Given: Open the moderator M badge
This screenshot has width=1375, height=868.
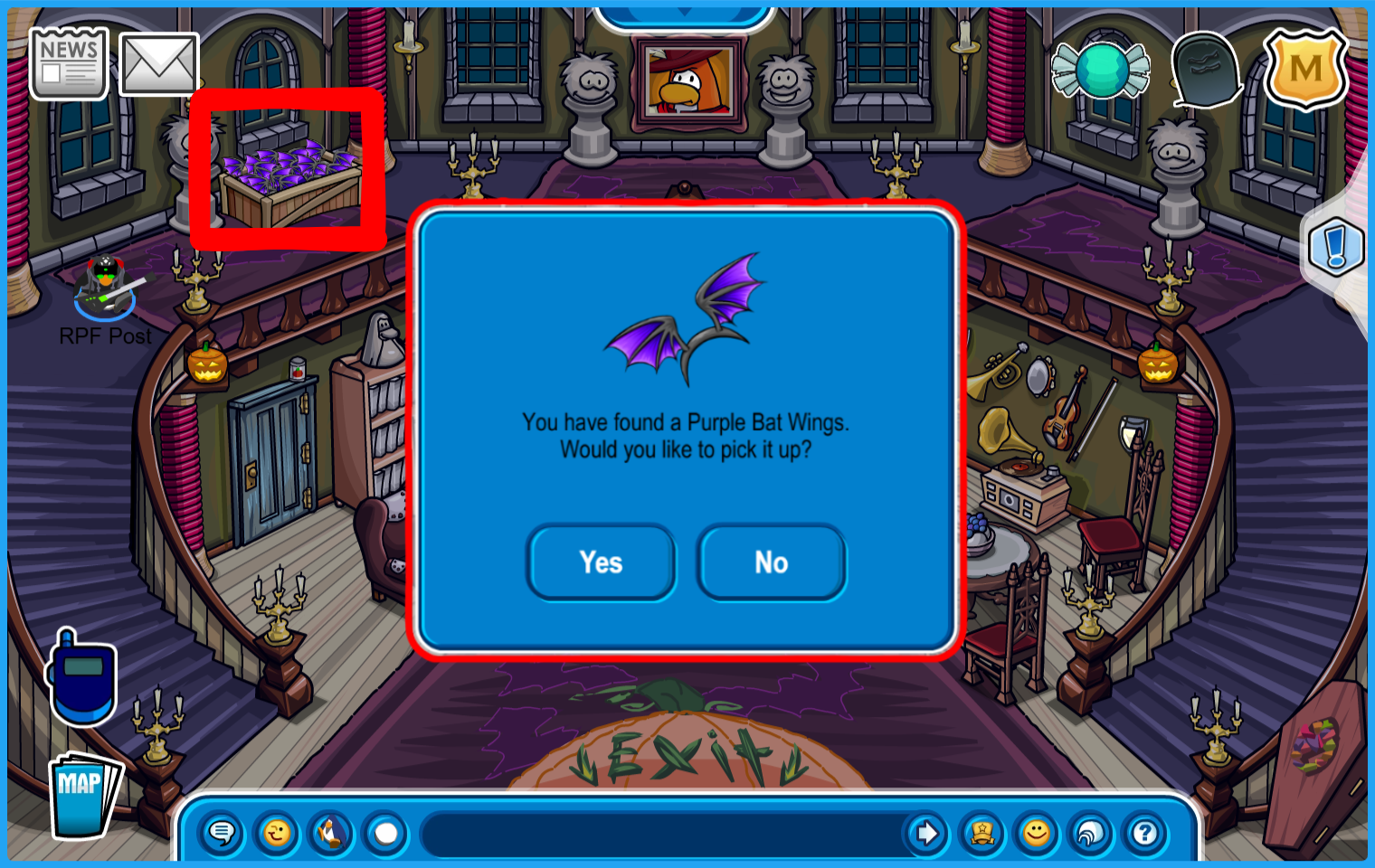Looking at the screenshot, I should coord(1304,69).
